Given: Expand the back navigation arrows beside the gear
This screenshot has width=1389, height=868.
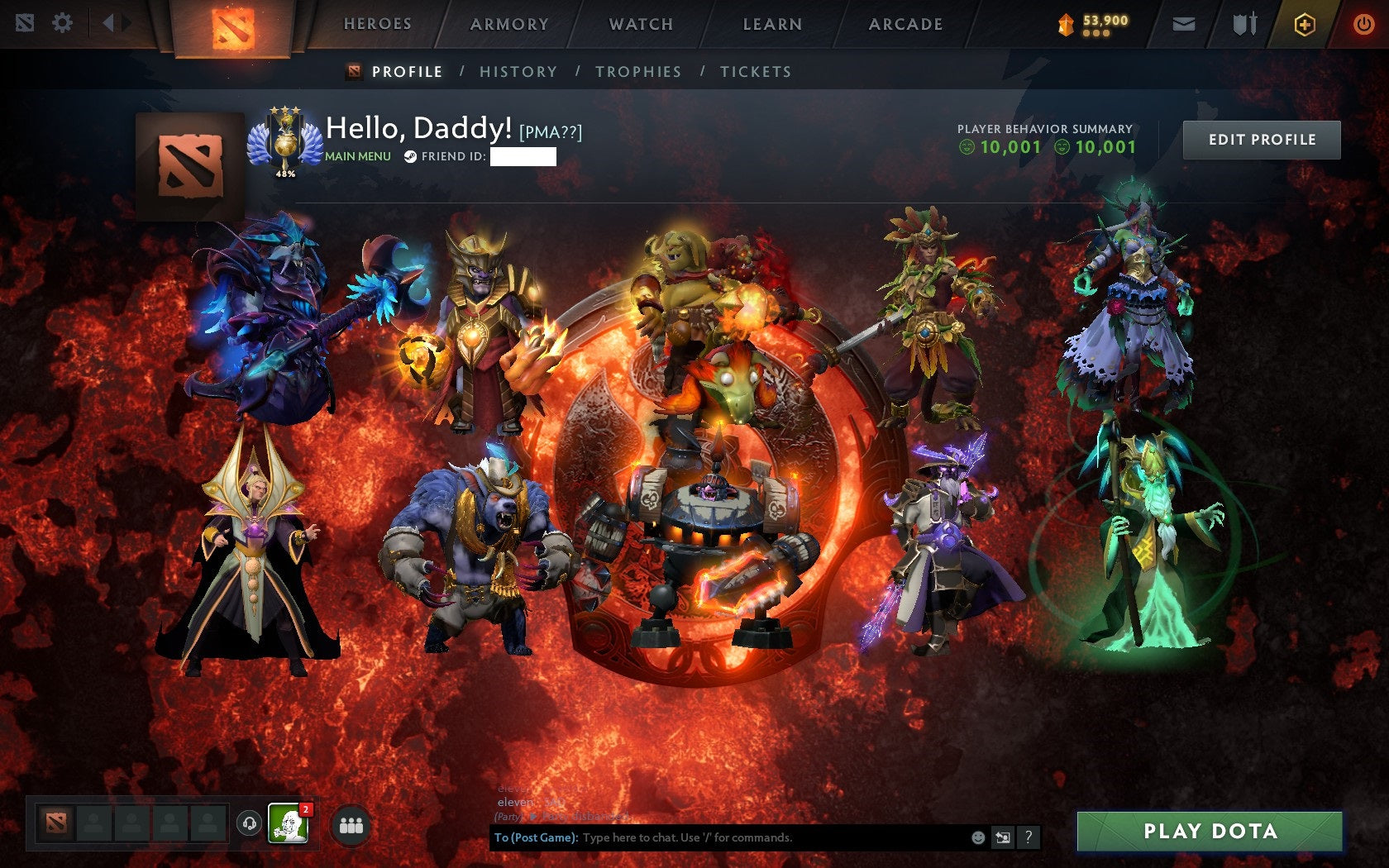Looking at the screenshot, I should (110, 24).
